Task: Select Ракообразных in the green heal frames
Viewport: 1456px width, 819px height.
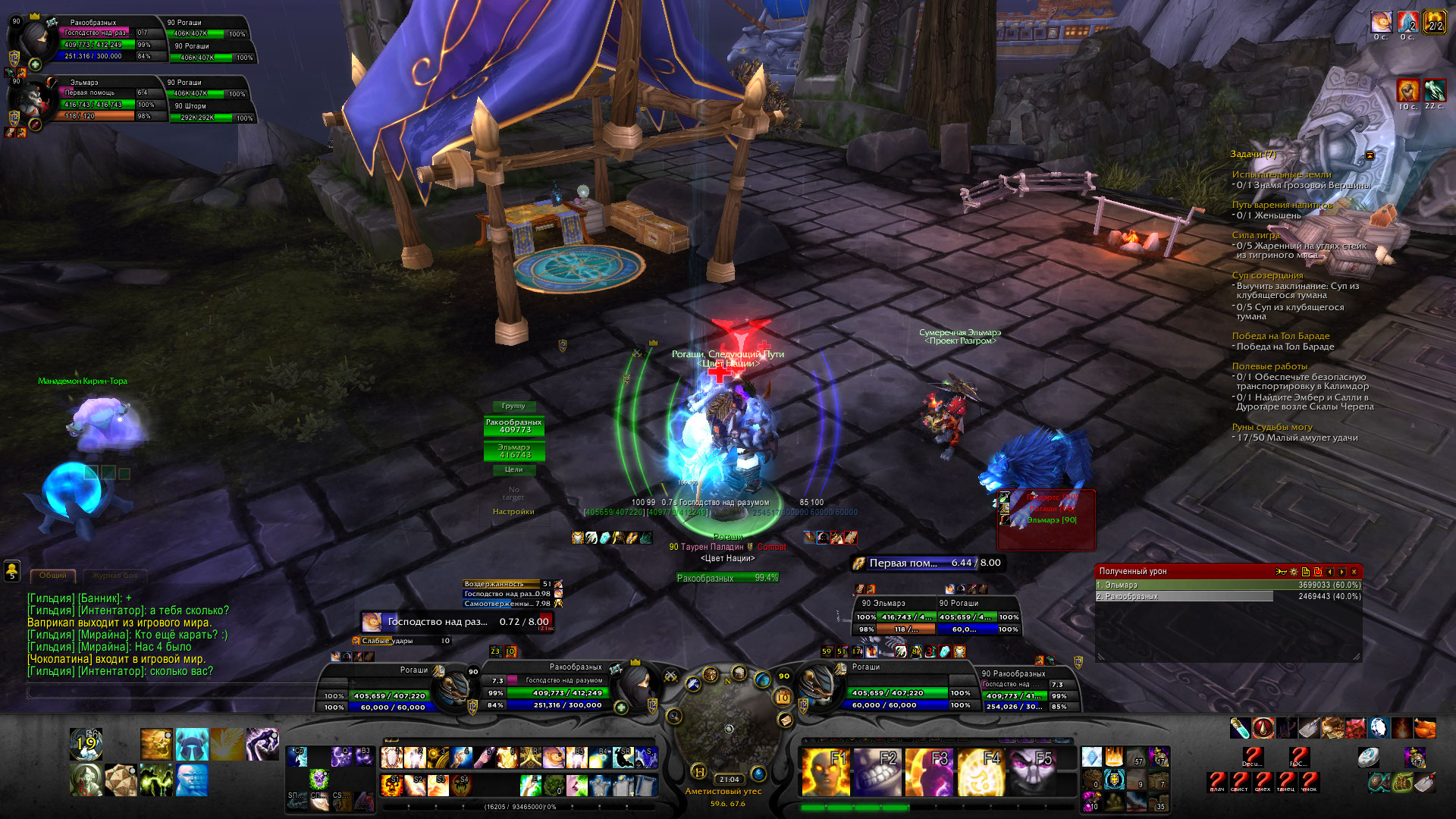Action: [x=514, y=426]
